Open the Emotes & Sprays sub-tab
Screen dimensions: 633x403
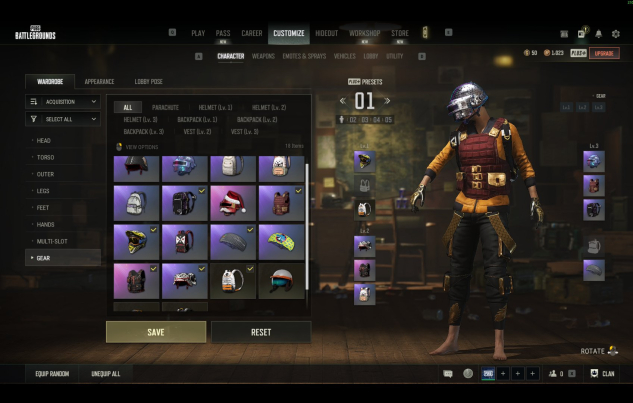[x=304, y=56]
